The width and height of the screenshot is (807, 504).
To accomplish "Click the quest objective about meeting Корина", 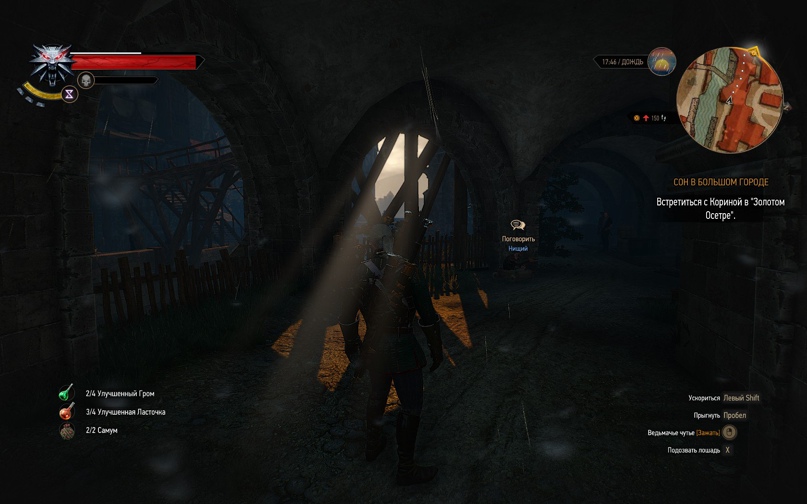I will pyautogui.click(x=720, y=208).
